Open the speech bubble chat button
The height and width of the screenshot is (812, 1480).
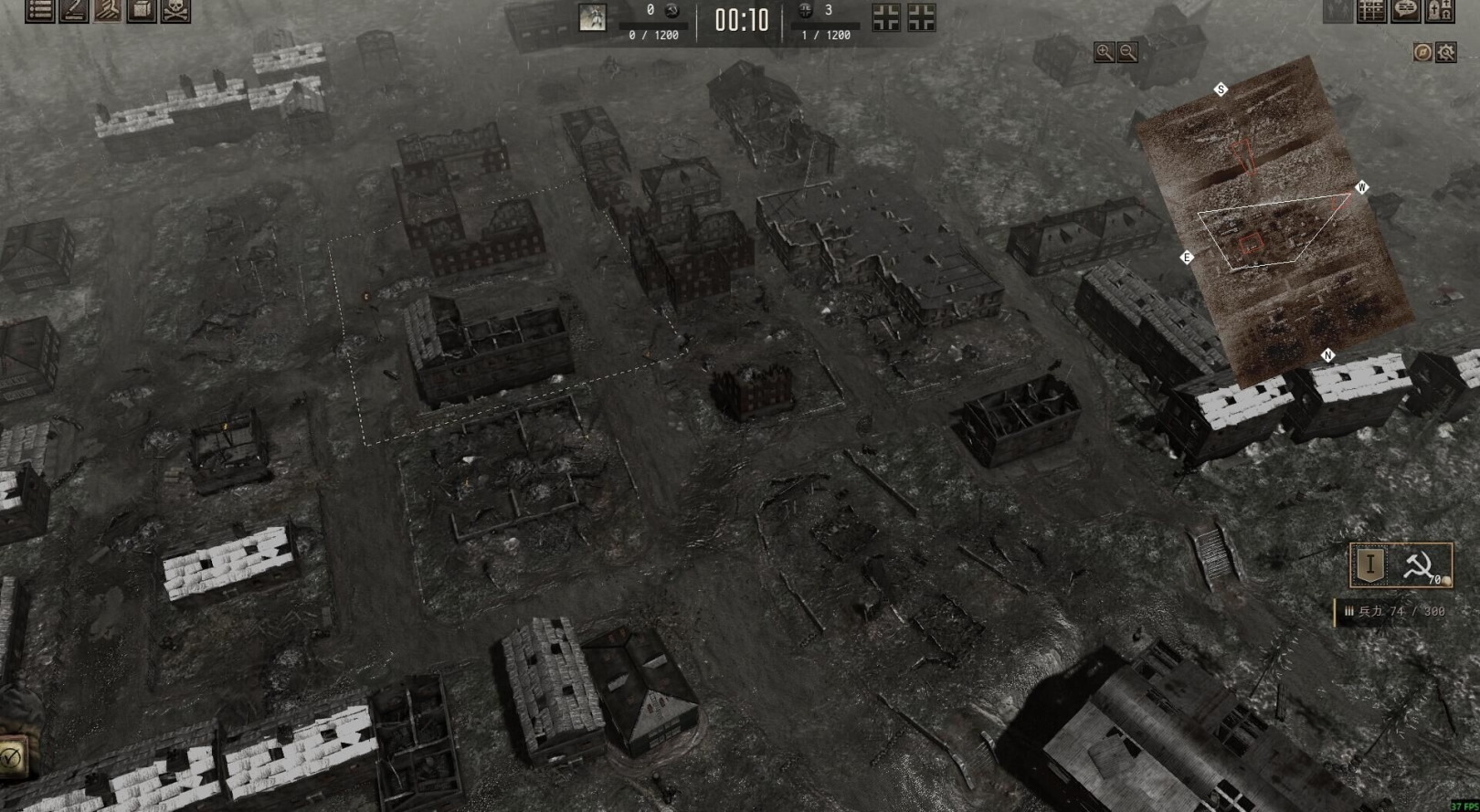click(x=1405, y=10)
